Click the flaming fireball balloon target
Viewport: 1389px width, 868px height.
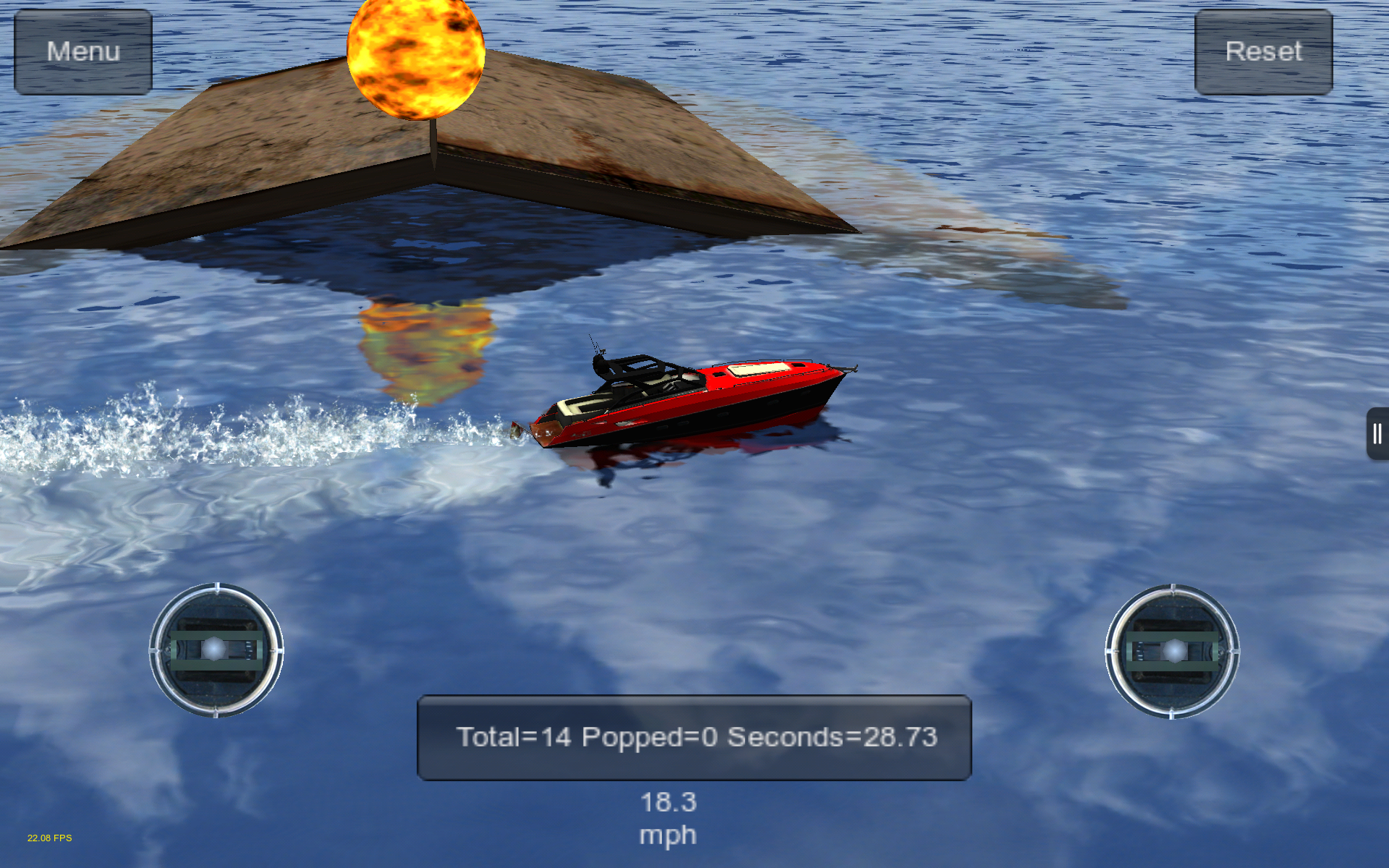coord(415,58)
